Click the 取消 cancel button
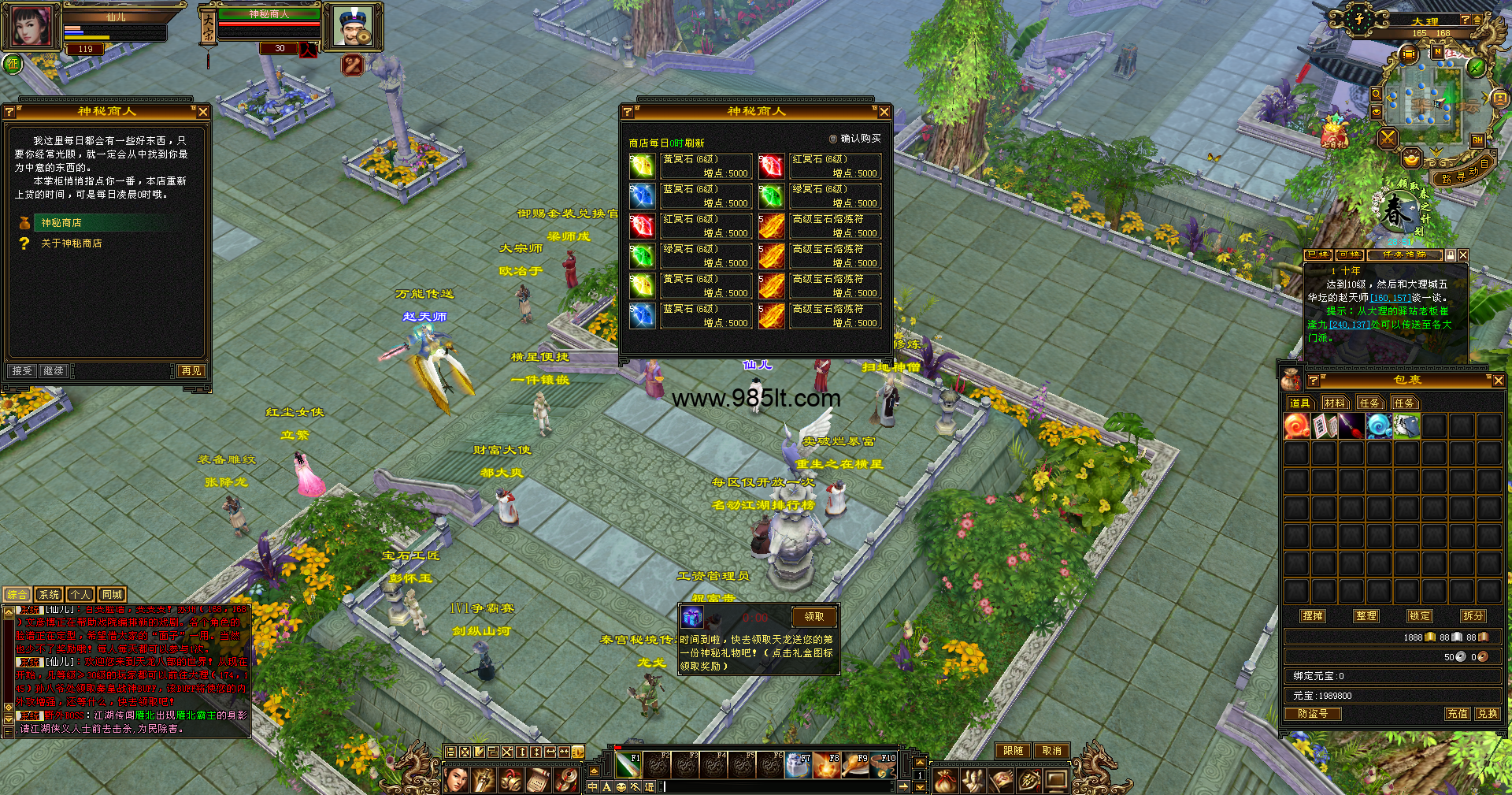 (1052, 751)
